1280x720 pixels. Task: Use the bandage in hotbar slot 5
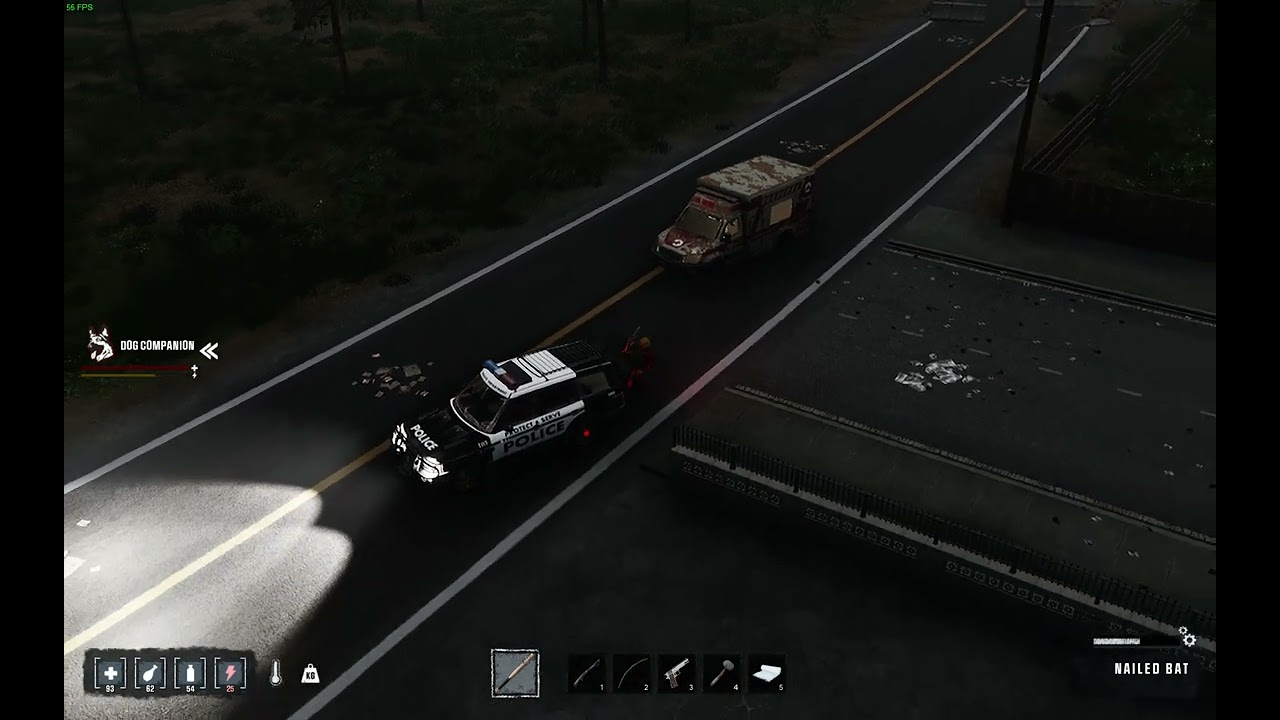click(x=766, y=673)
